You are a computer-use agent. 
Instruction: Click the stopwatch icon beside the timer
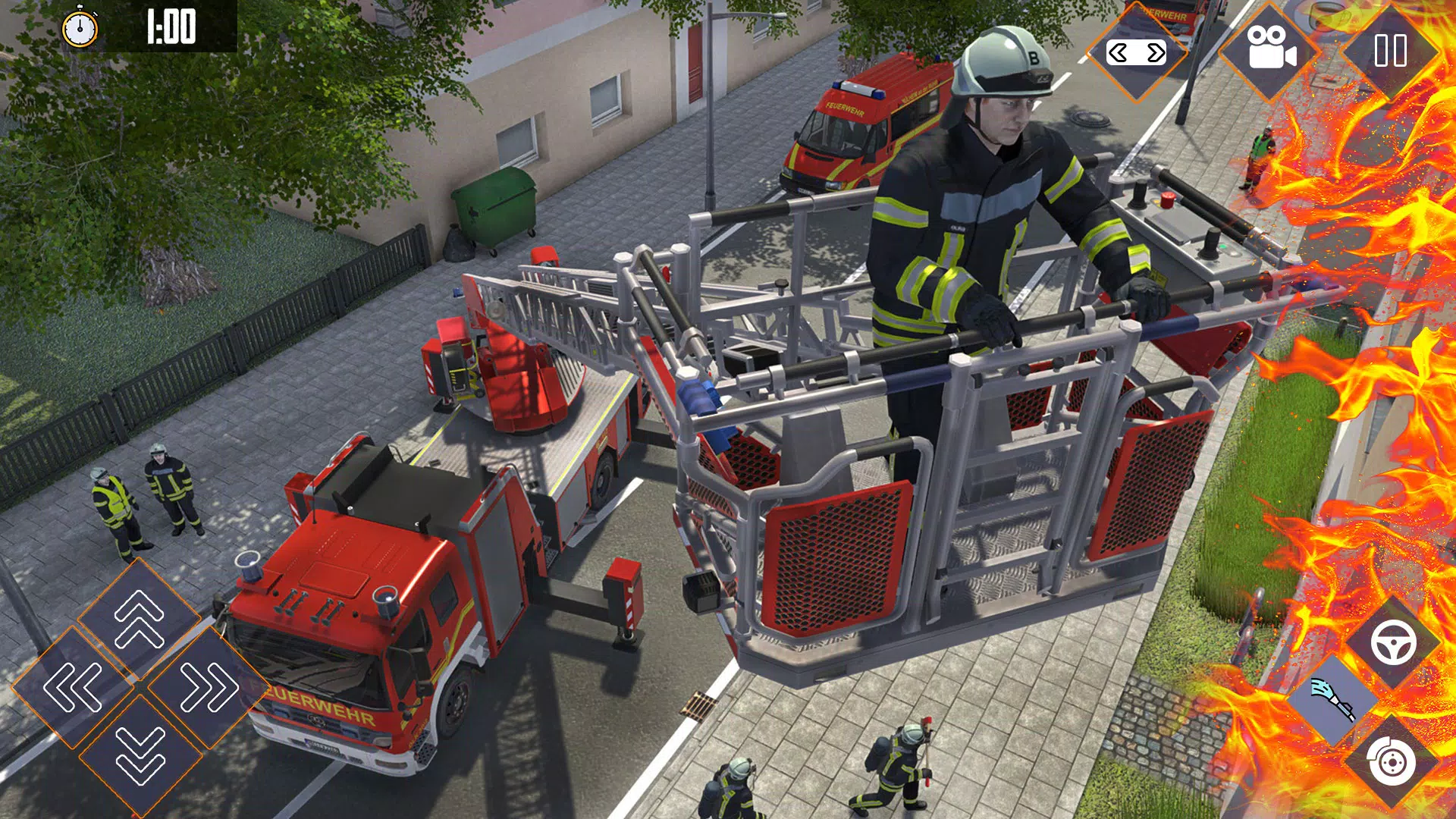(x=80, y=29)
